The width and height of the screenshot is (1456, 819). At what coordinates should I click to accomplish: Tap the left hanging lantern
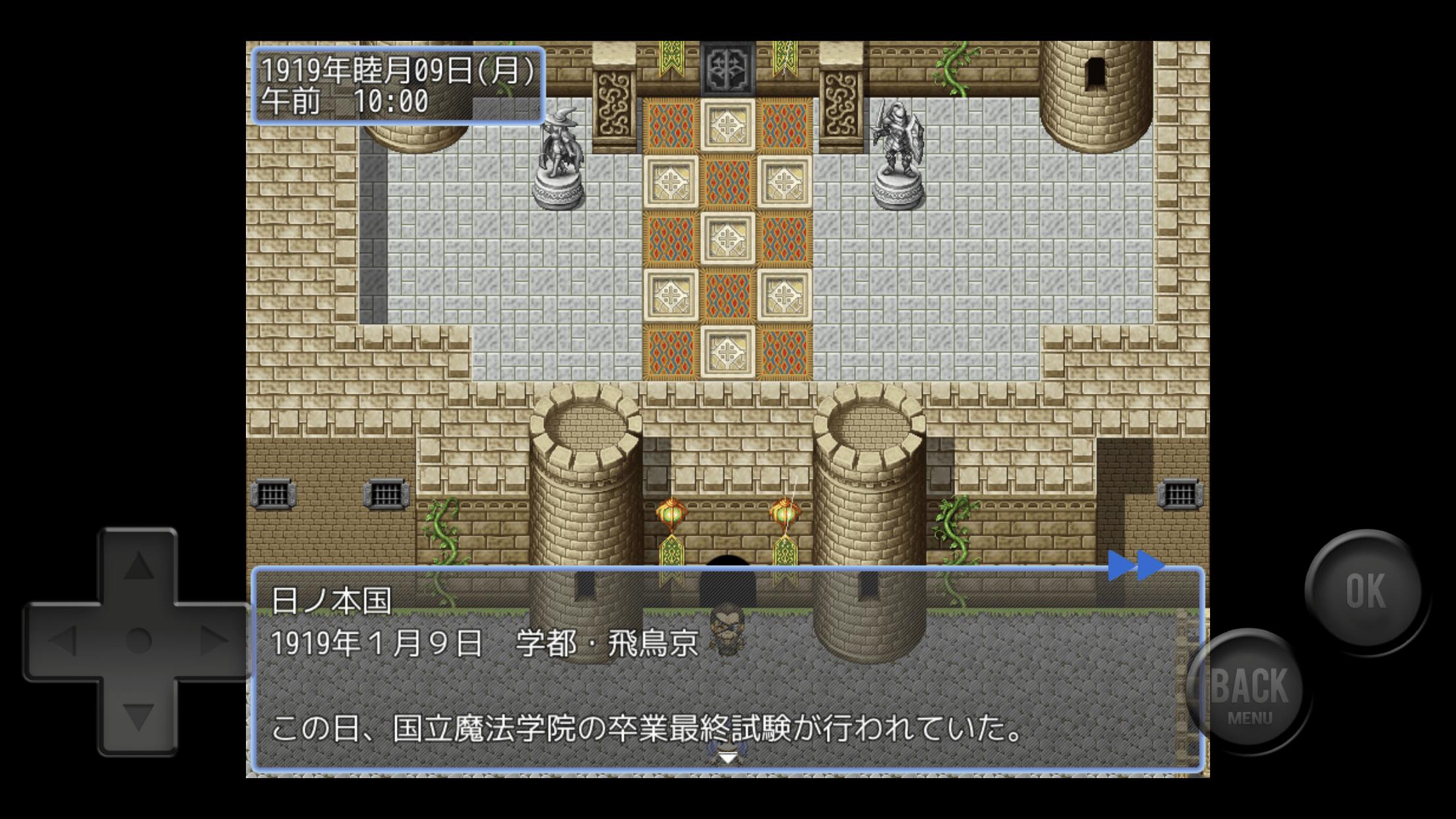671,513
